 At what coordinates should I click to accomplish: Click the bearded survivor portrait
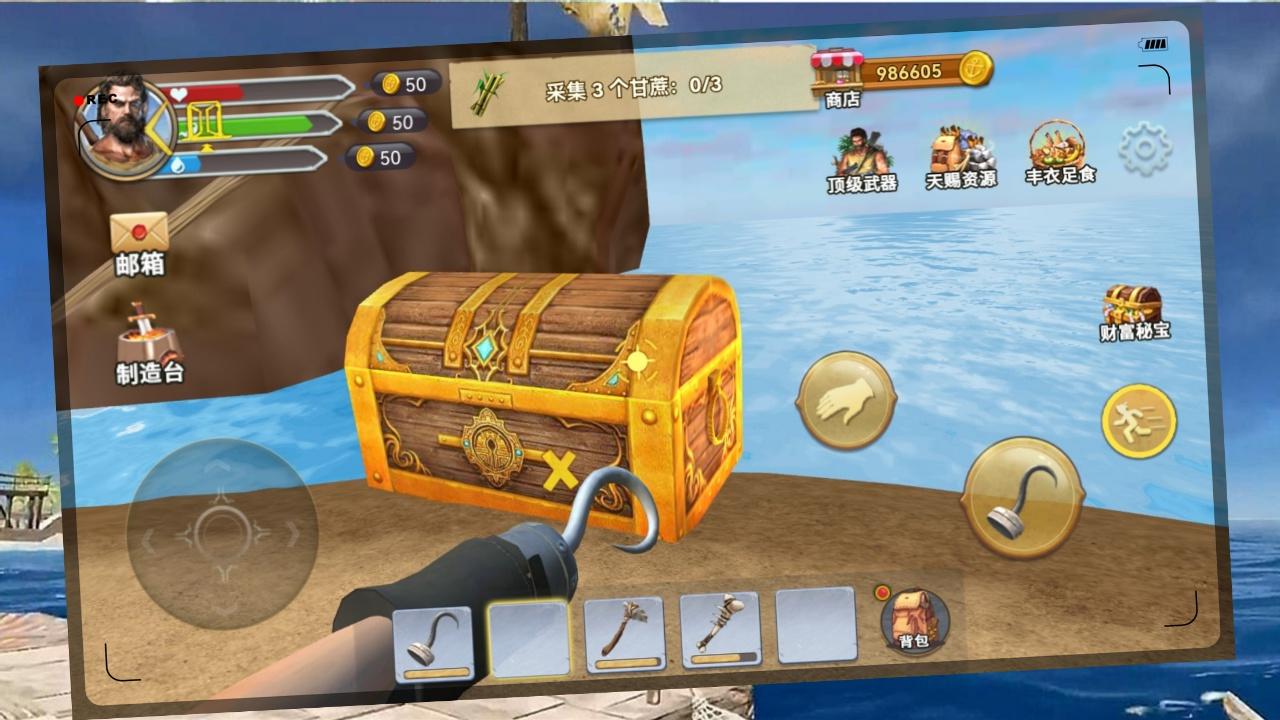(x=123, y=127)
